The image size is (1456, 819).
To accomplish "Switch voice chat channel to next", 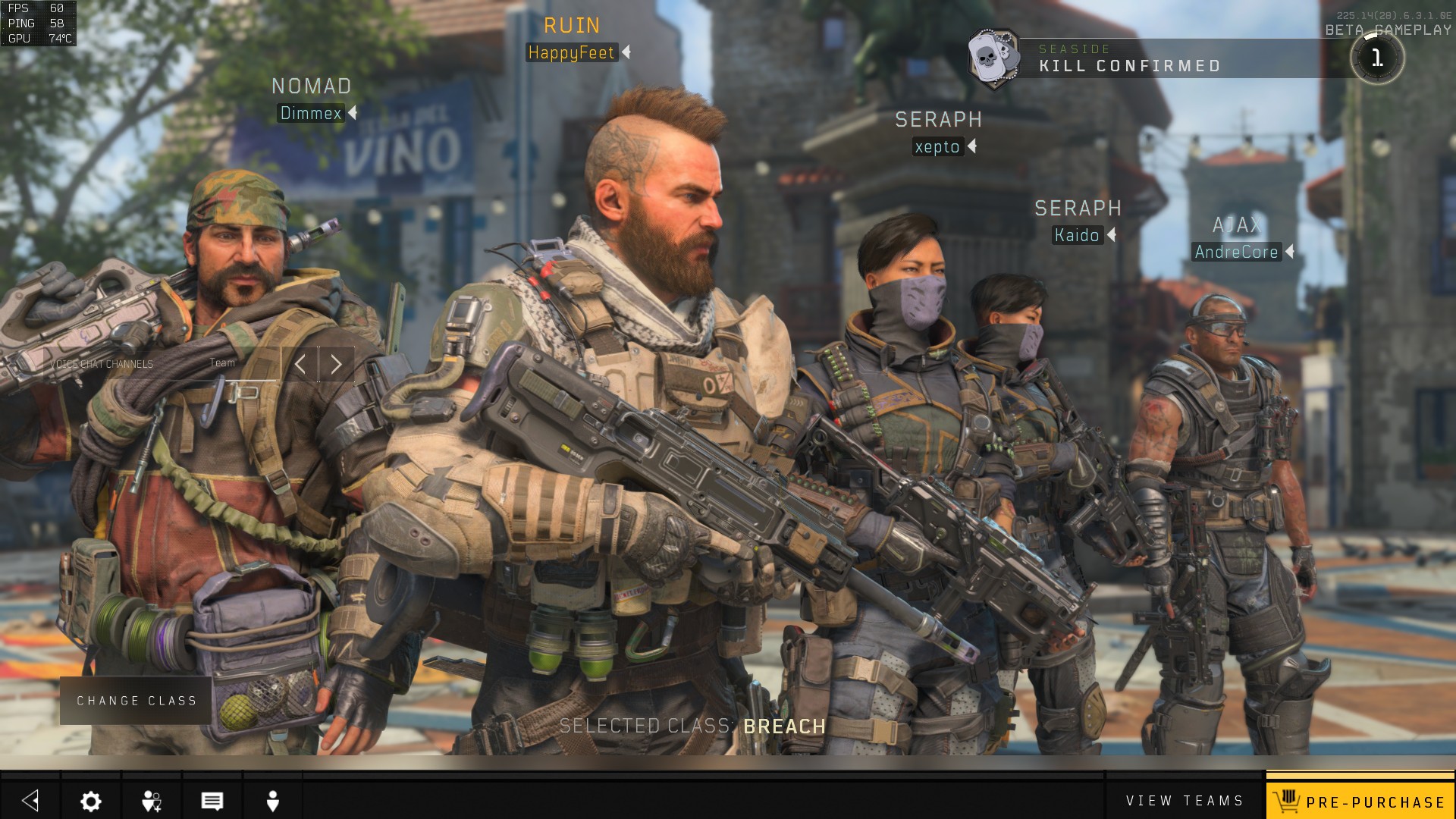I will click(x=337, y=365).
